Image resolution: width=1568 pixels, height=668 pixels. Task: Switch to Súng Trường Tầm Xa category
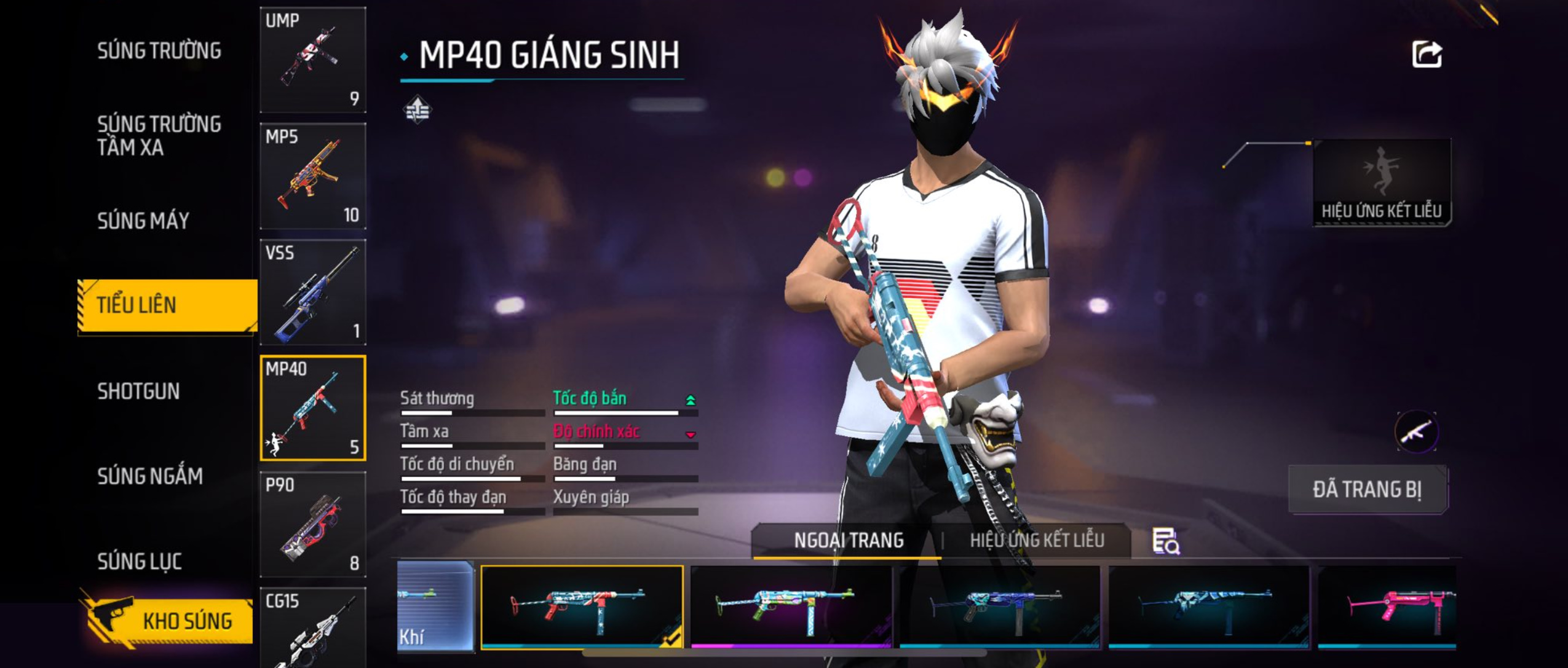click(x=159, y=135)
